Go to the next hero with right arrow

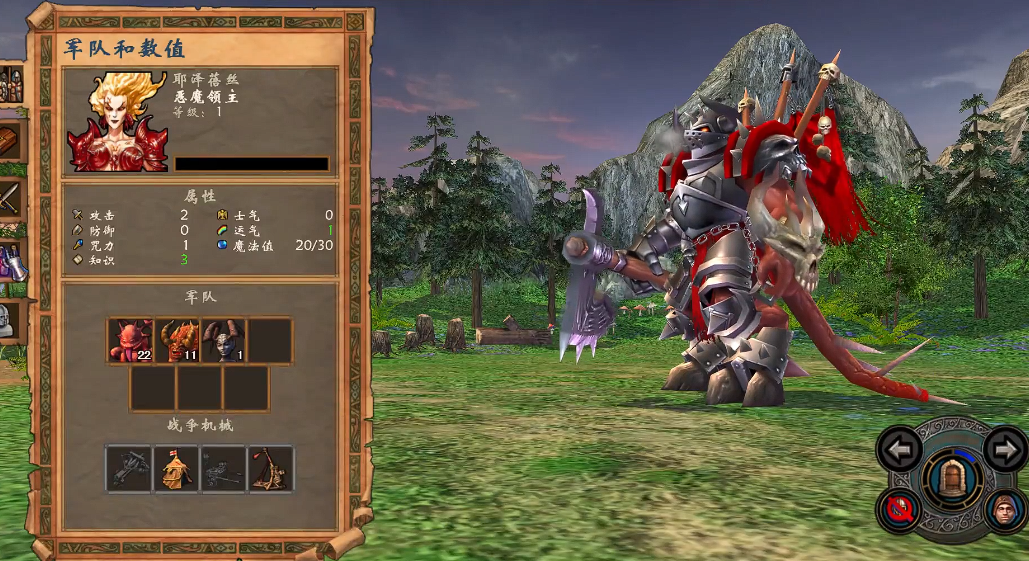click(x=1004, y=449)
